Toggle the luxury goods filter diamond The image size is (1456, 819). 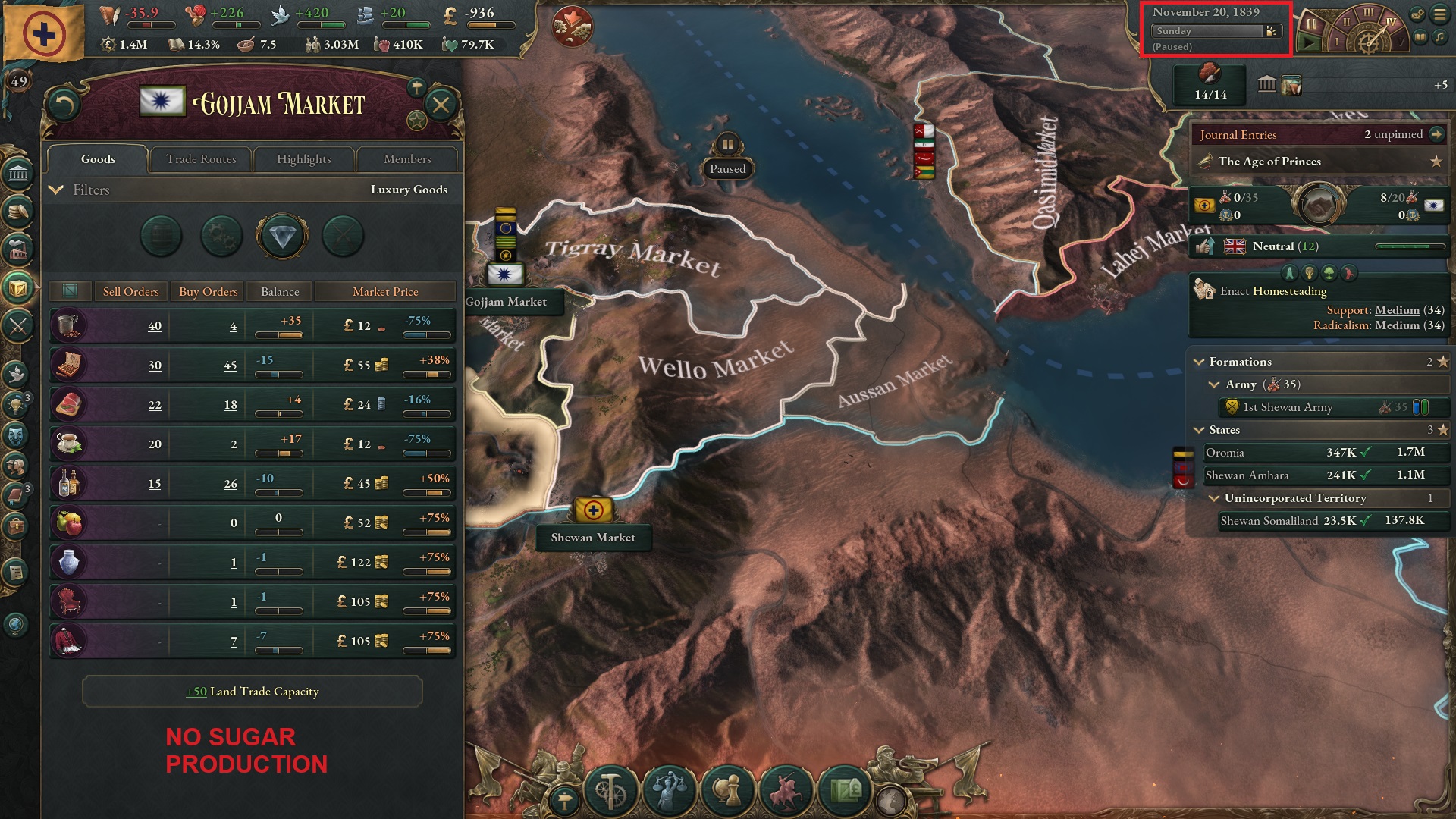coord(282,237)
